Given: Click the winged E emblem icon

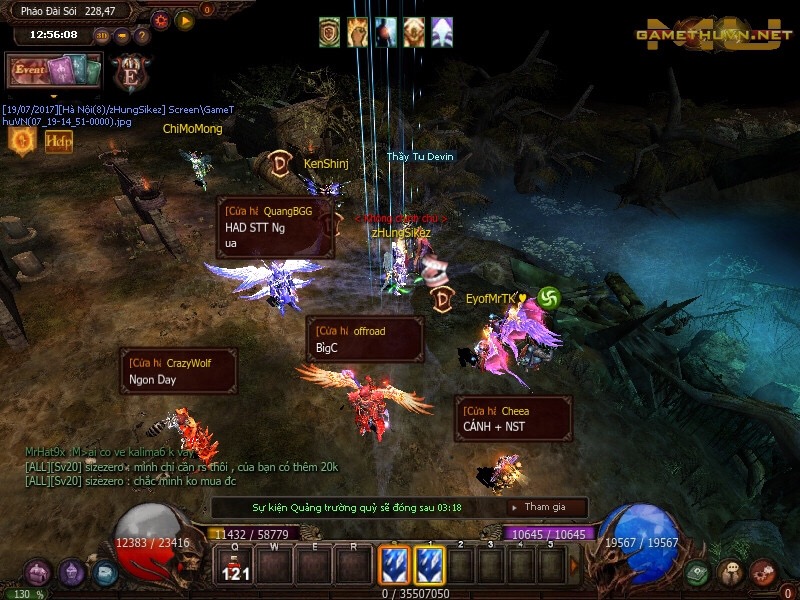Looking at the screenshot, I should point(130,73).
